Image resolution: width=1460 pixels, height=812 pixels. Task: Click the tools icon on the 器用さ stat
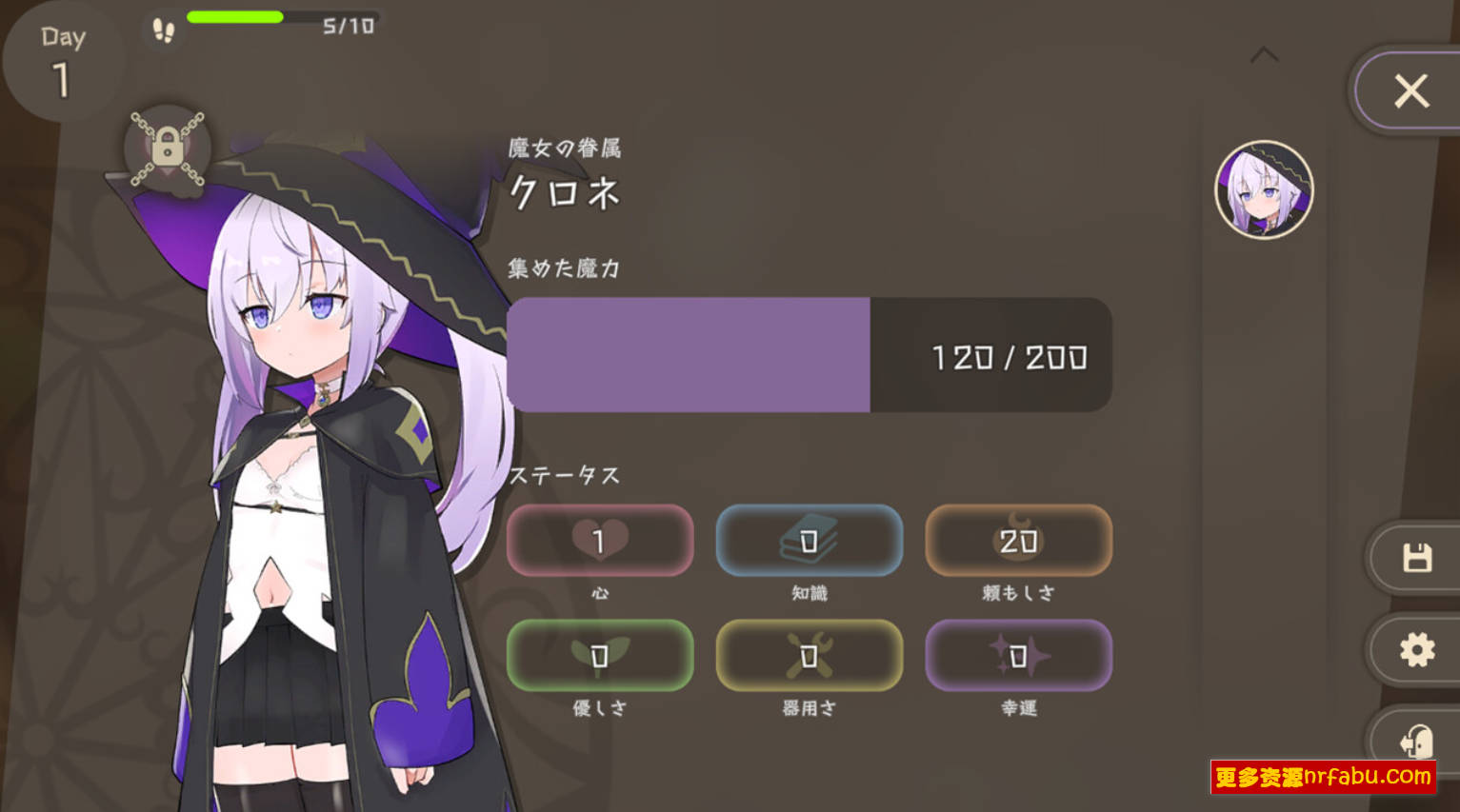click(809, 655)
